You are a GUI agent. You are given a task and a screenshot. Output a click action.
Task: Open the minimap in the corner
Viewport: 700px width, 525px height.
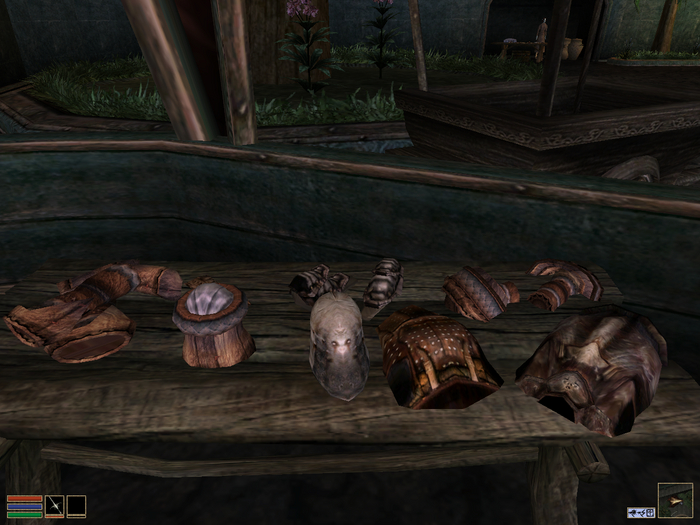coord(674,499)
